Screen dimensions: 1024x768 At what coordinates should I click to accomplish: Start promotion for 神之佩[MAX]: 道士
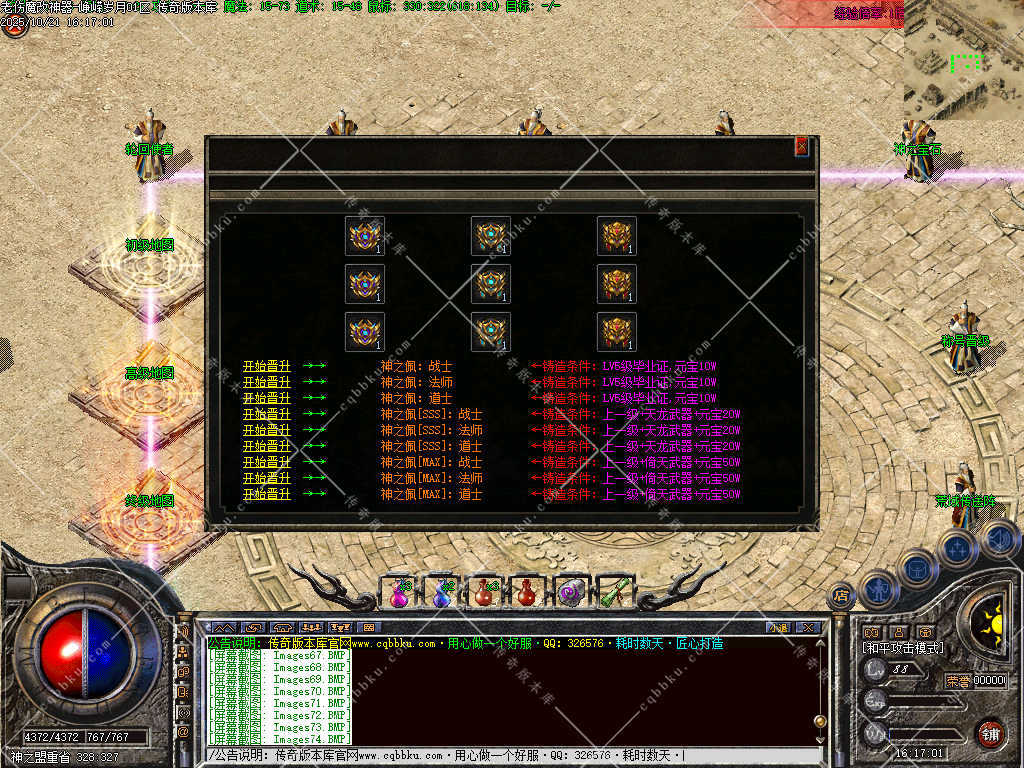(267, 494)
